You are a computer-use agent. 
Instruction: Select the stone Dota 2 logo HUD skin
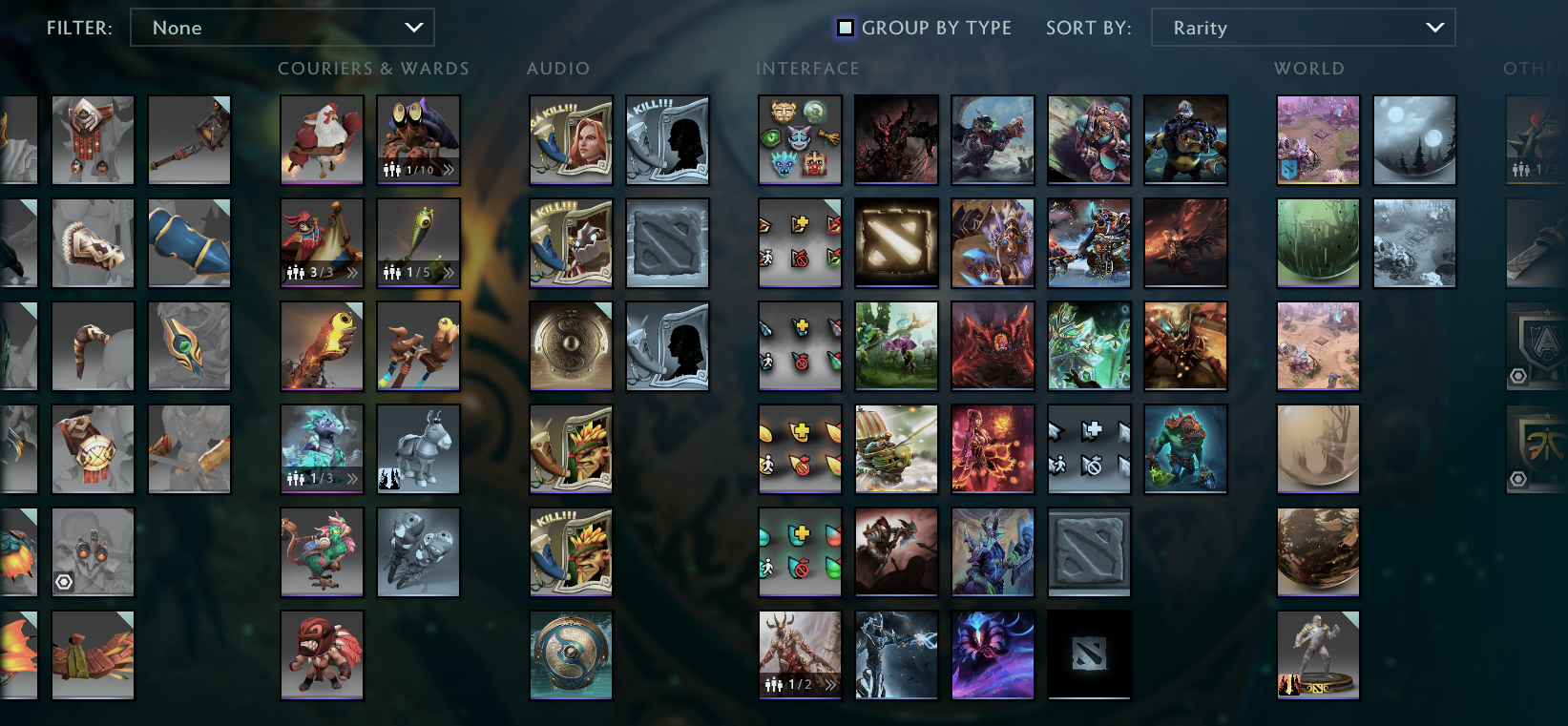[x=1089, y=551]
